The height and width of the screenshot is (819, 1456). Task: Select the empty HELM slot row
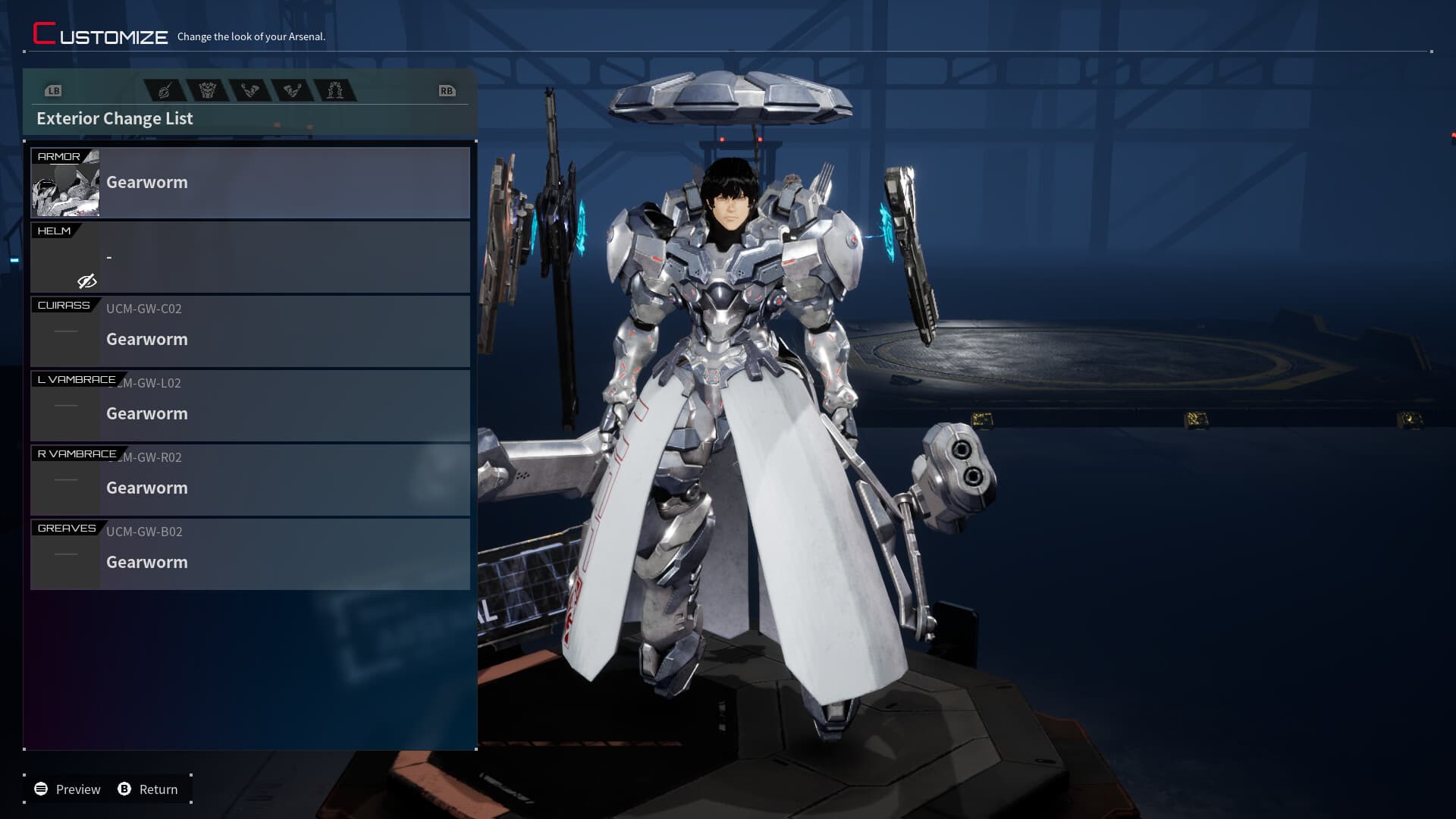pyautogui.click(x=250, y=256)
